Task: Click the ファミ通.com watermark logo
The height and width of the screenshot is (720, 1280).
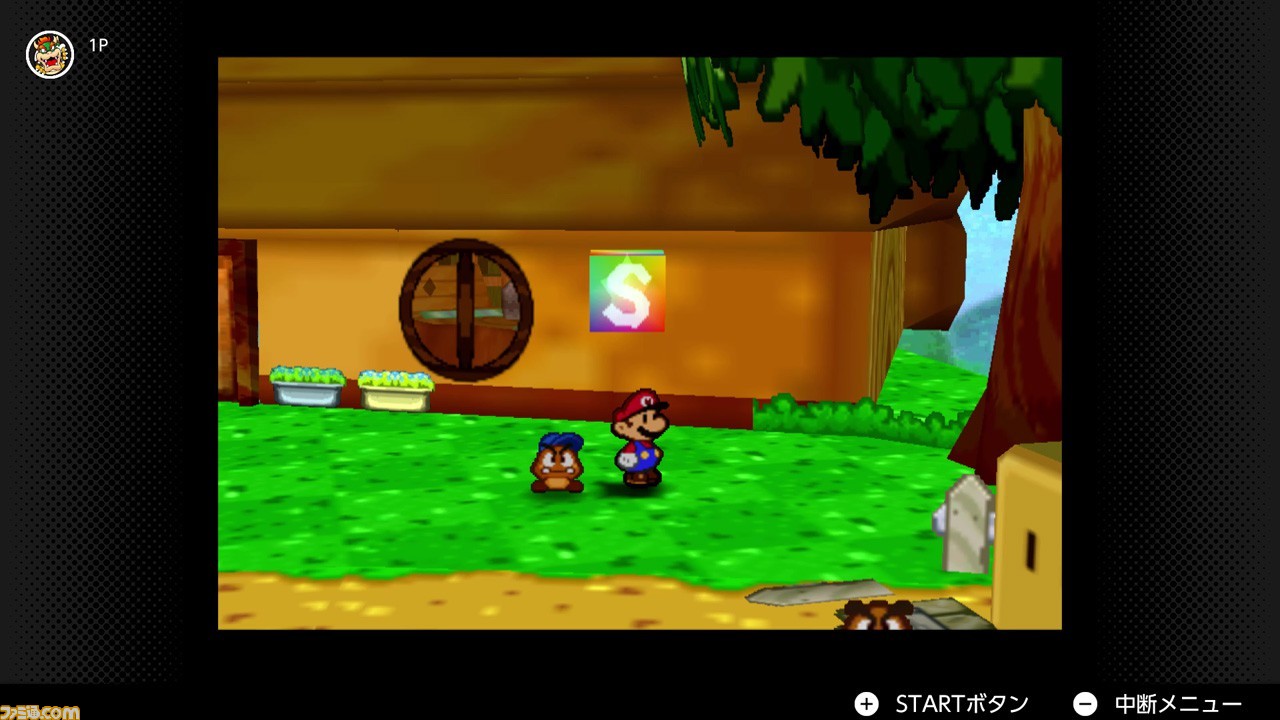Action: pos(38,711)
